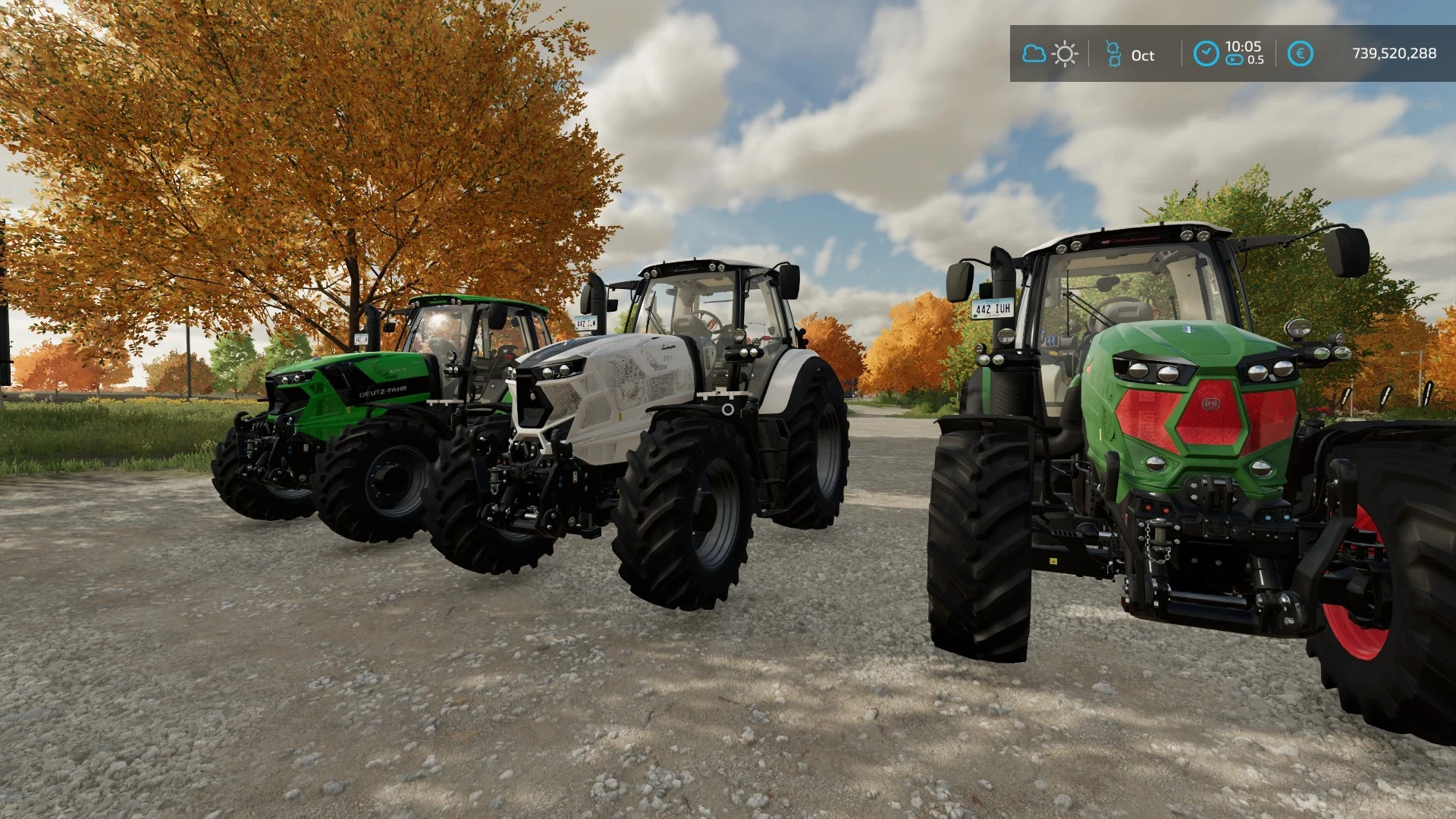Click the autumn leaves season icon
Image resolution: width=1456 pixels, height=819 pixels.
1115,53
